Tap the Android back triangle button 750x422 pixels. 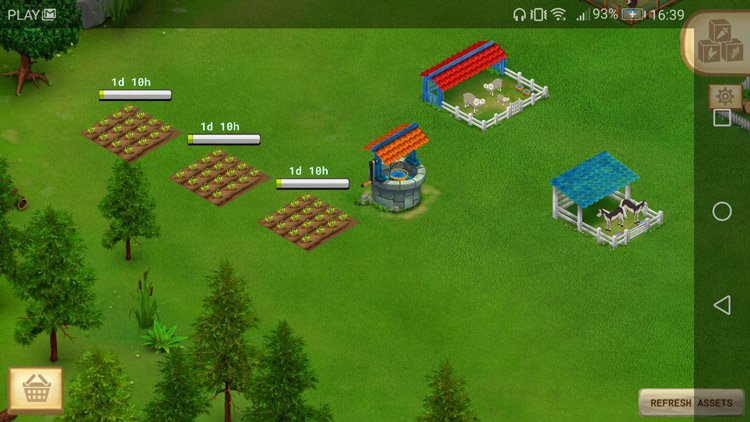pyautogui.click(x=721, y=305)
